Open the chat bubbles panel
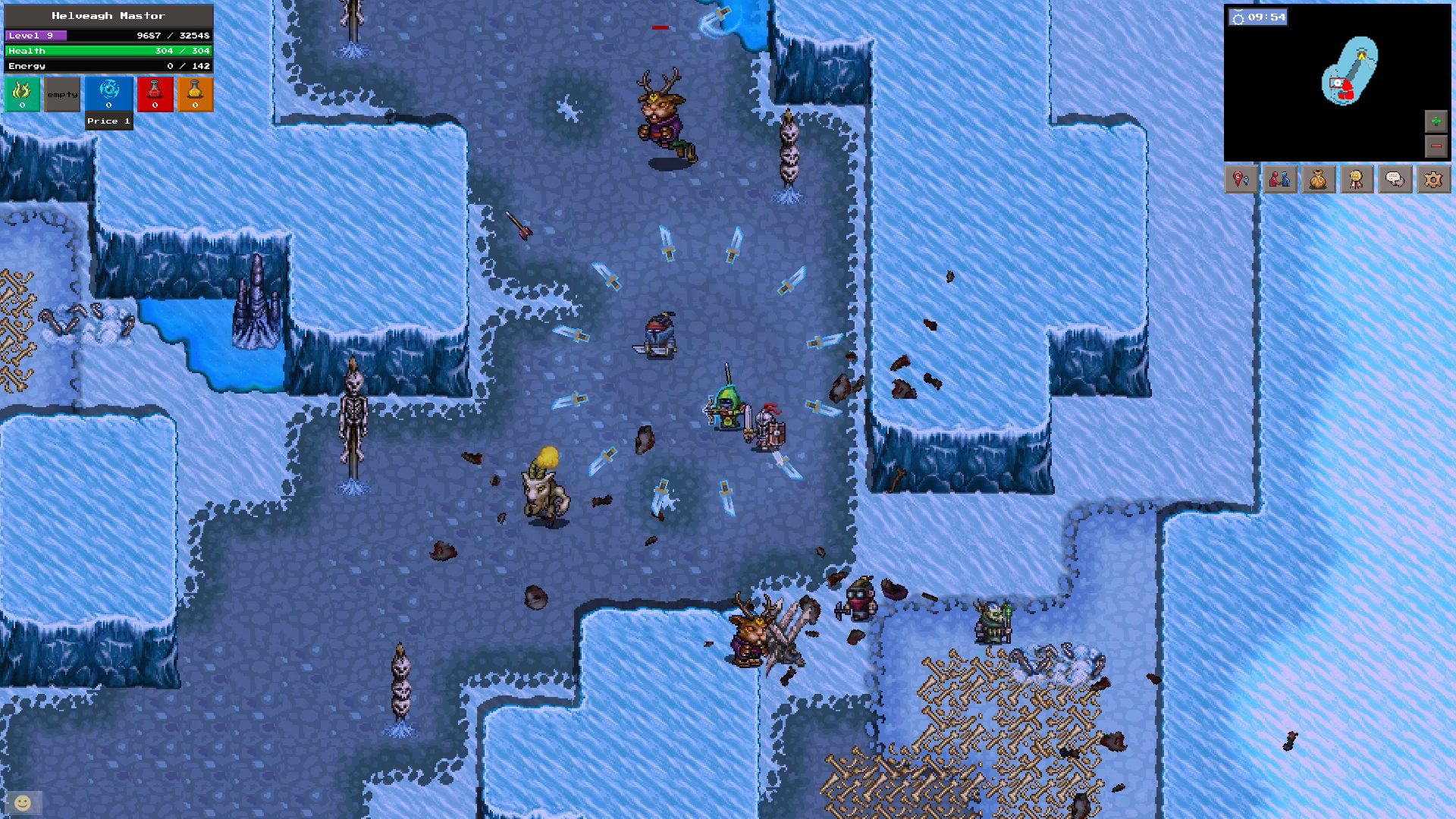 pos(1395,179)
